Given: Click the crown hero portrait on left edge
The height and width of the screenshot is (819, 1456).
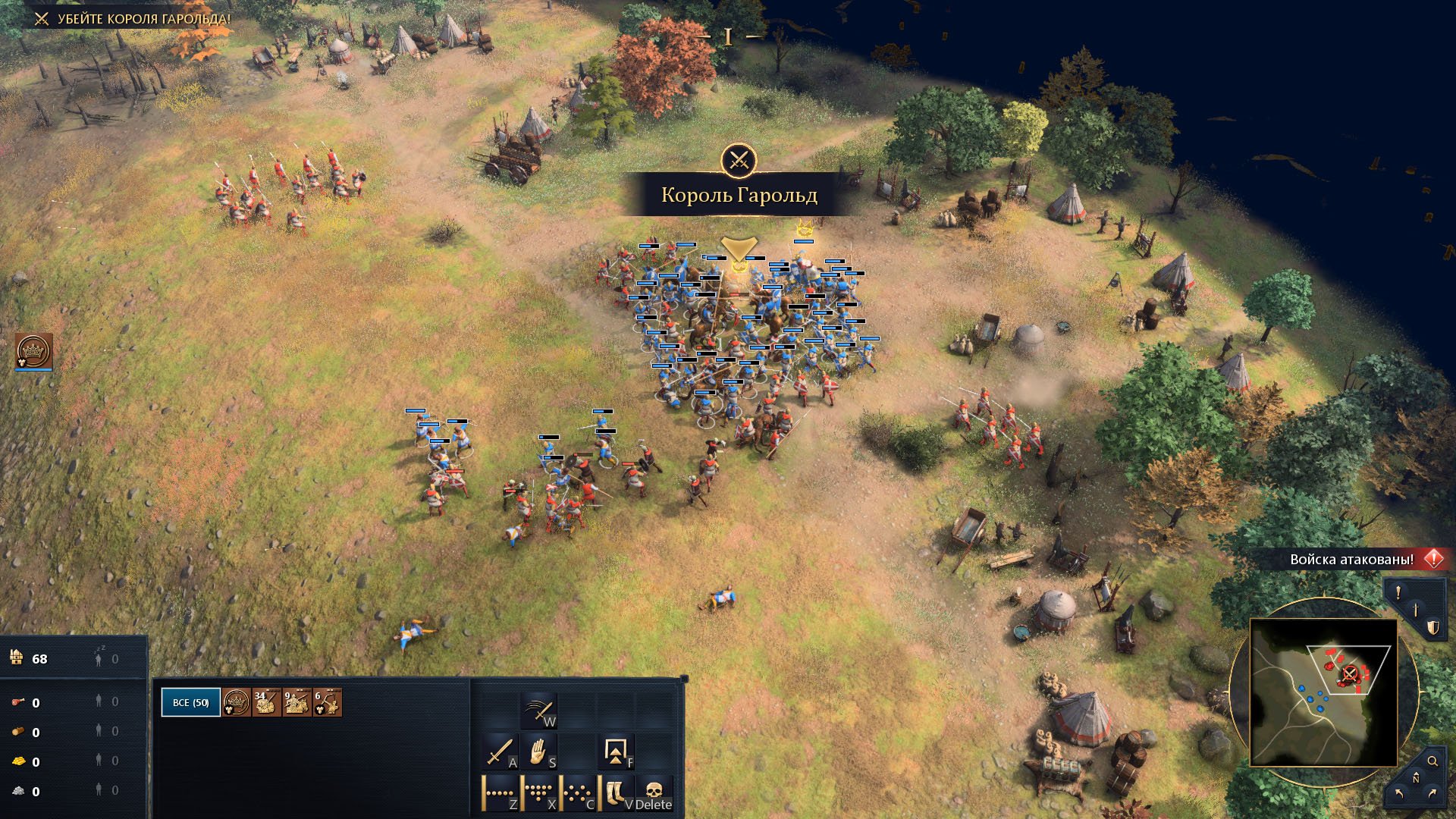Looking at the screenshot, I should (33, 351).
